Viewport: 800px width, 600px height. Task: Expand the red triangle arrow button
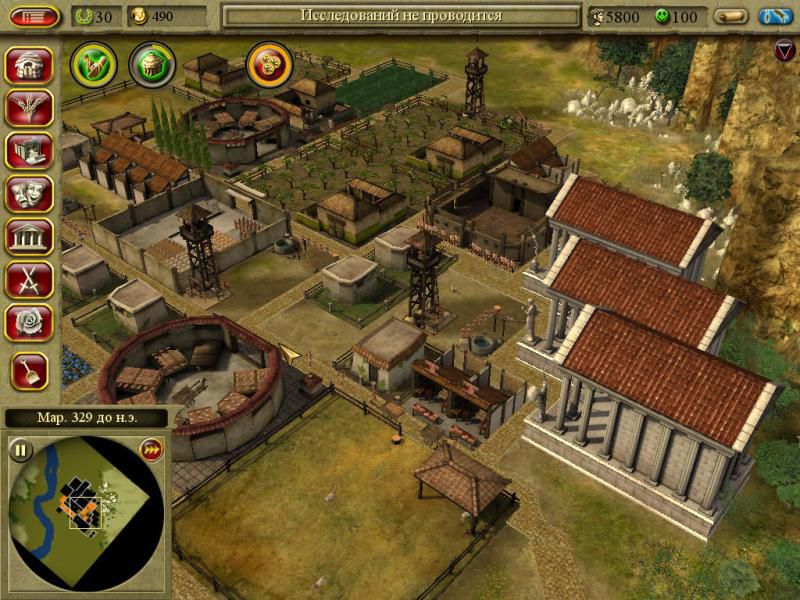(x=785, y=49)
